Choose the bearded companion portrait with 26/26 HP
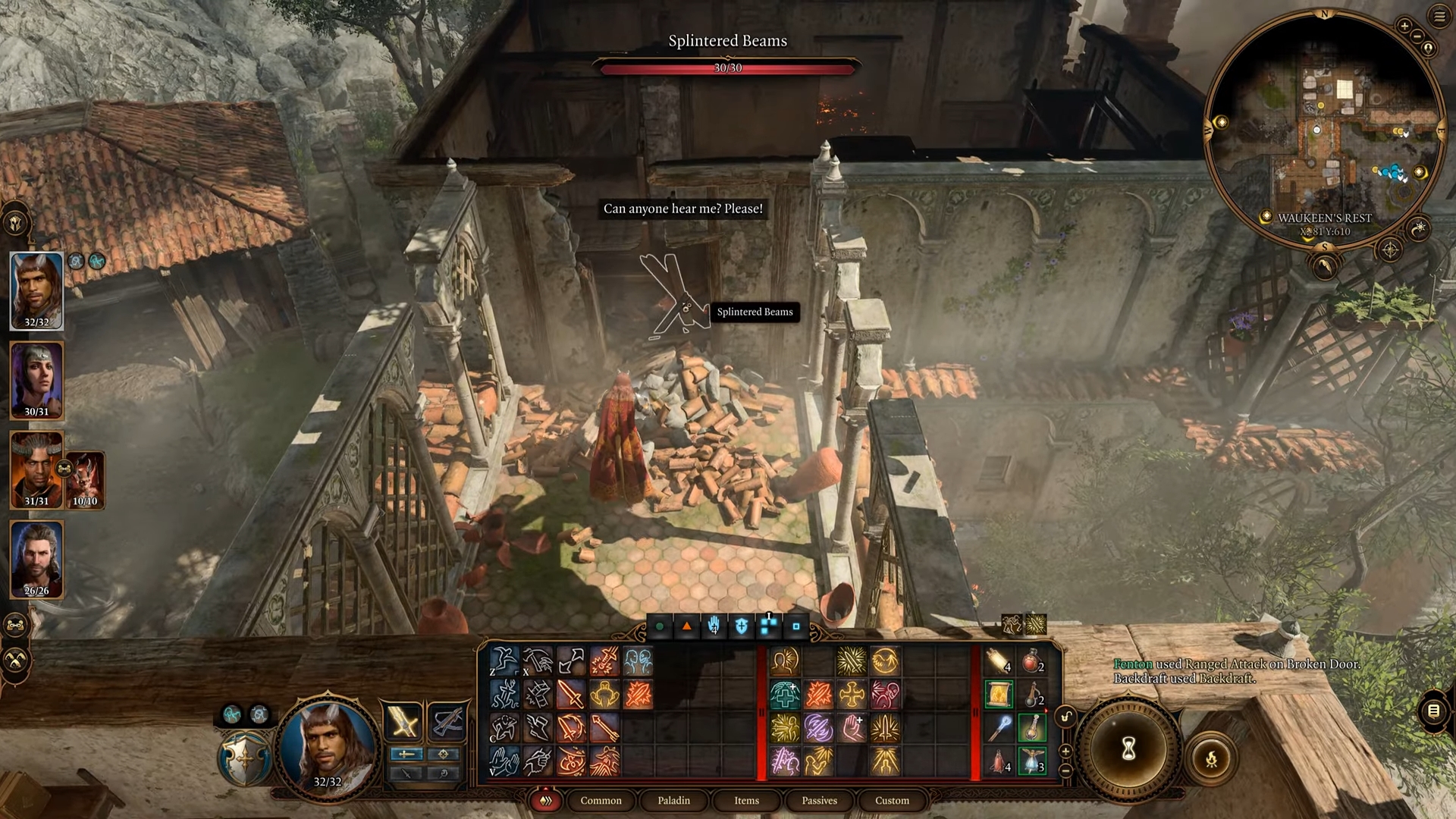The width and height of the screenshot is (1456, 819). pyautogui.click(x=36, y=559)
